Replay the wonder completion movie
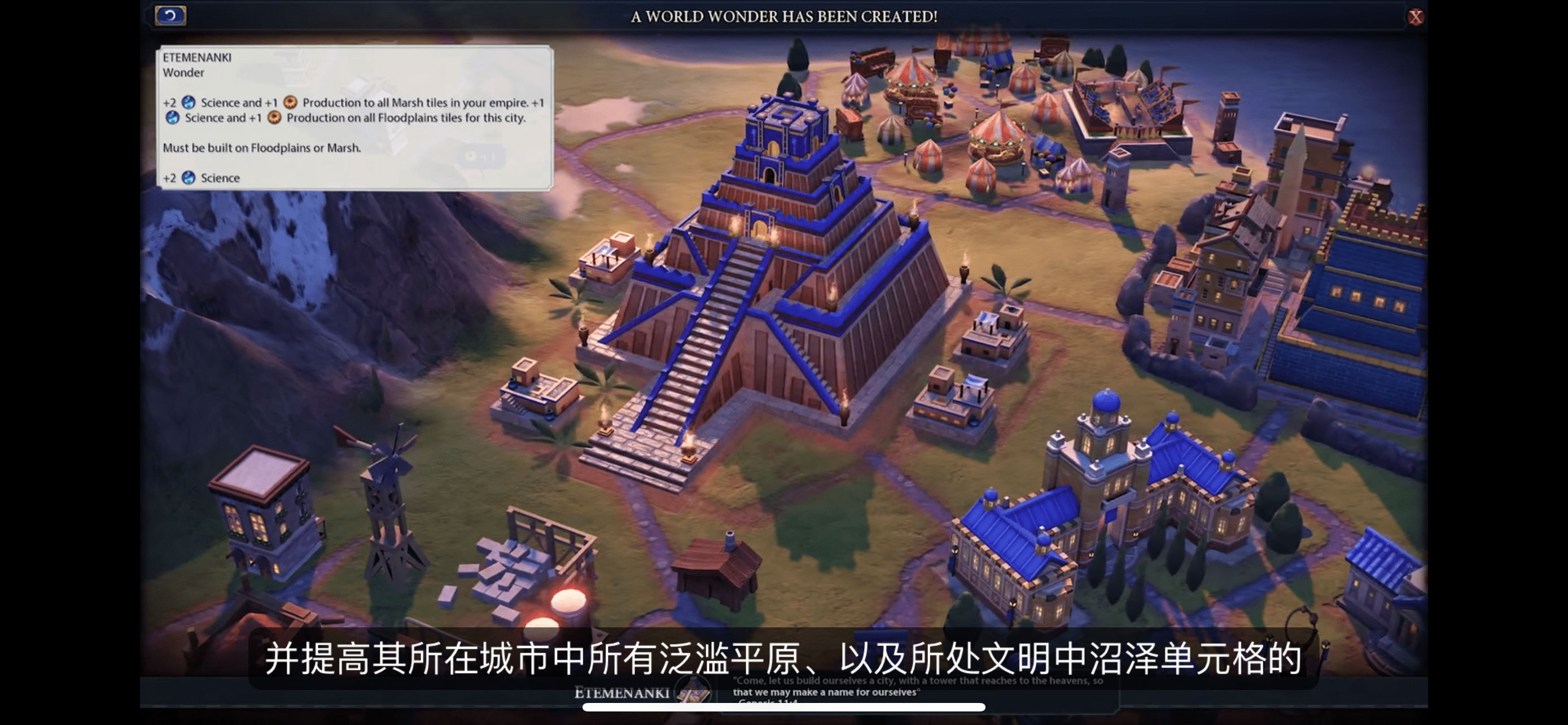Image resolution: width=1568 pixels, height=725 pixels. pyautogui.click(x=170, y=15)
